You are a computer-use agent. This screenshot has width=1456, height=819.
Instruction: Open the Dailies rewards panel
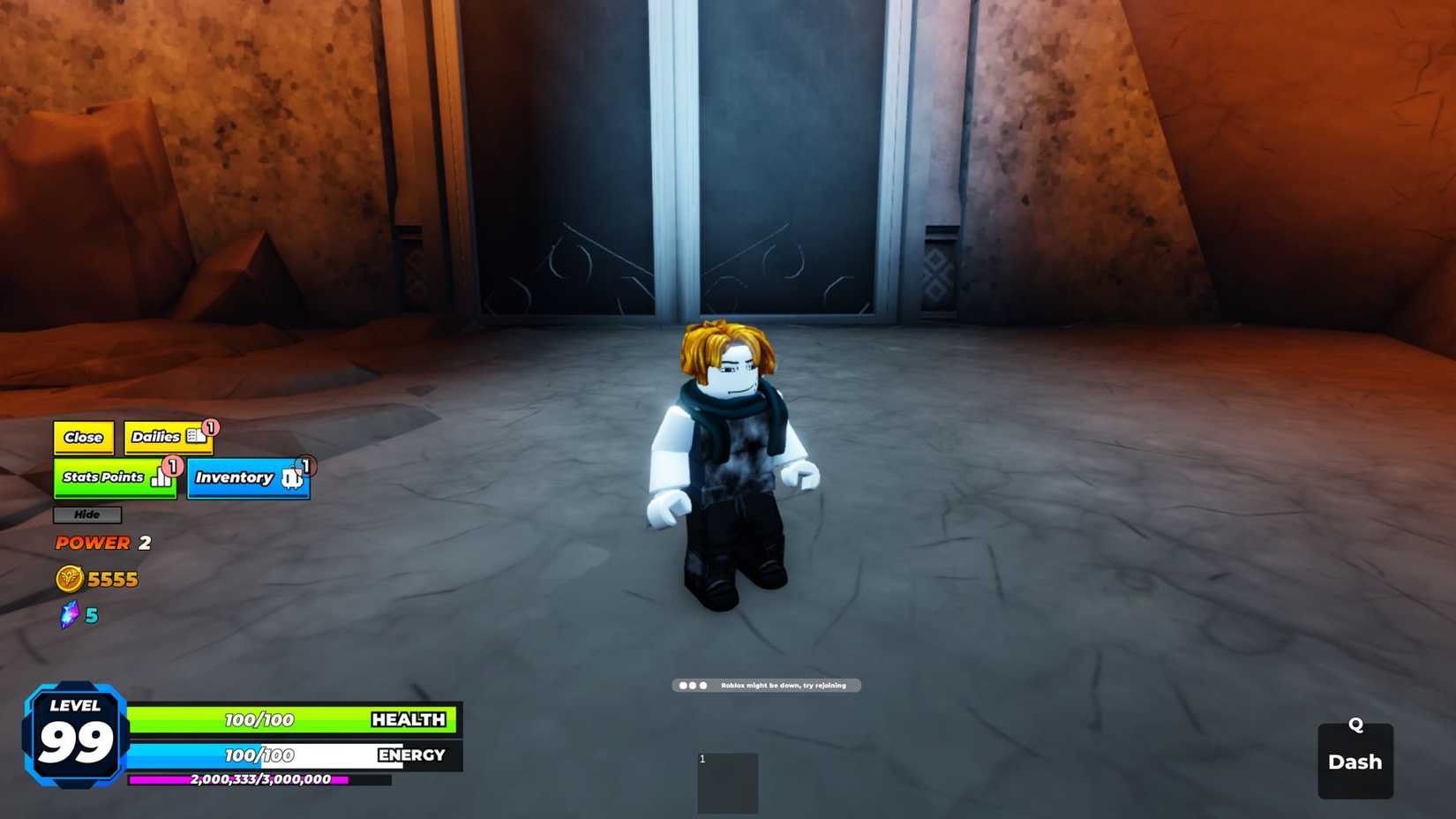pos(155,436)
